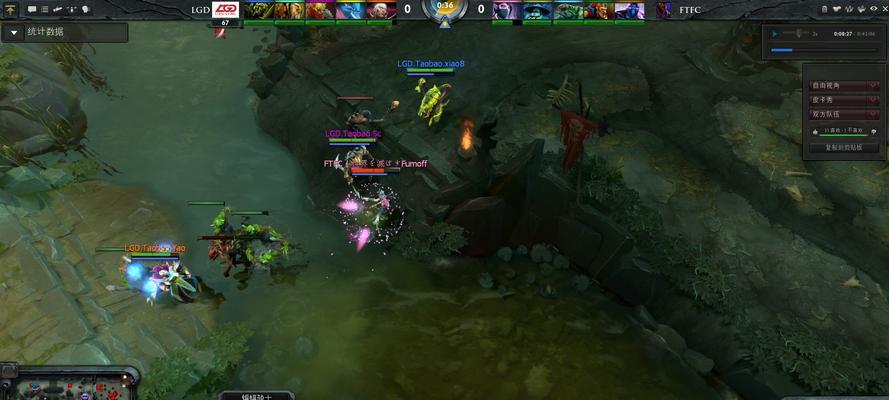
Task: Open the top-left main menu button
Action: (10, 9)
